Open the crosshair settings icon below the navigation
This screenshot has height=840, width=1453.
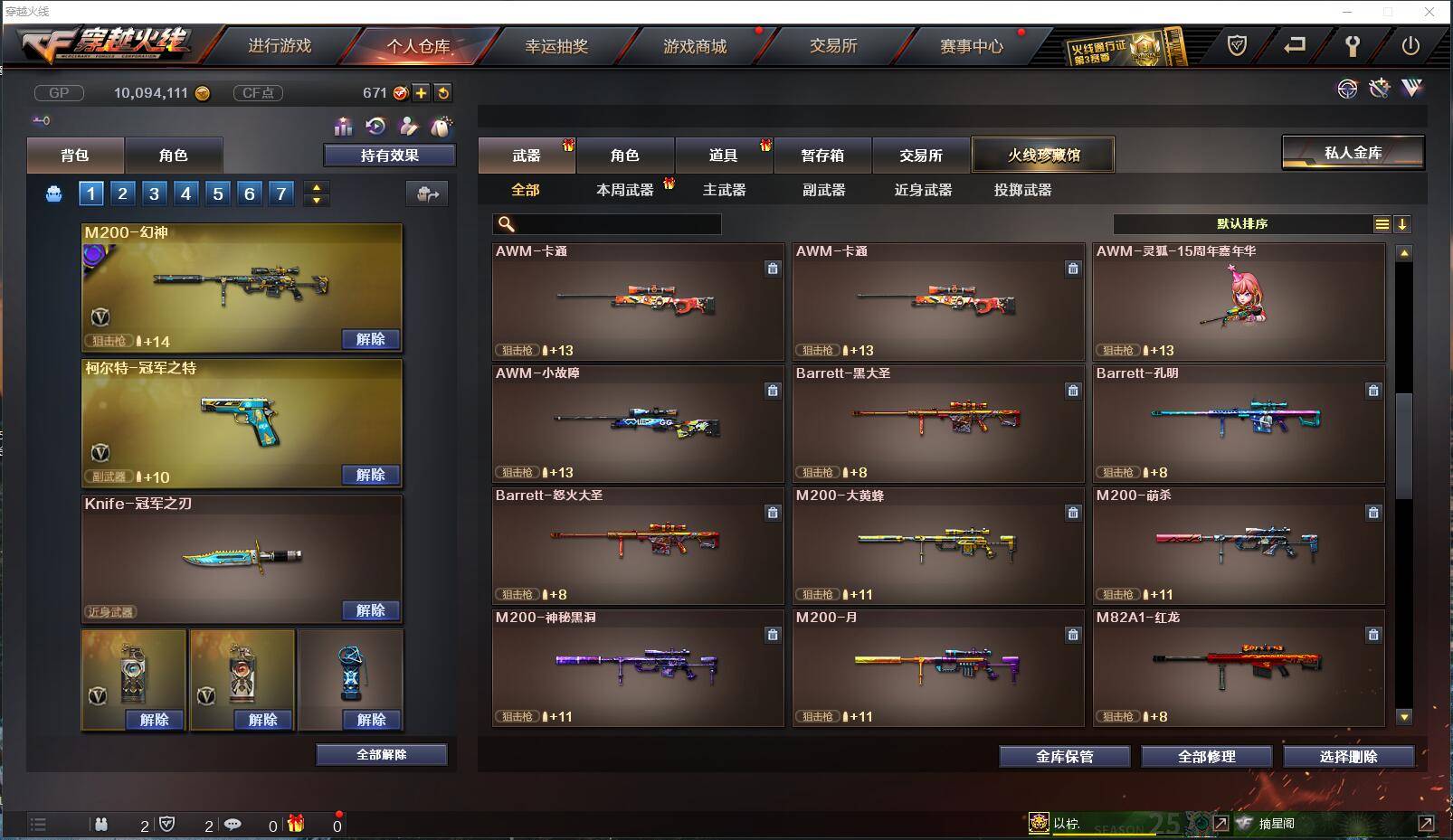click(1348, 89)
